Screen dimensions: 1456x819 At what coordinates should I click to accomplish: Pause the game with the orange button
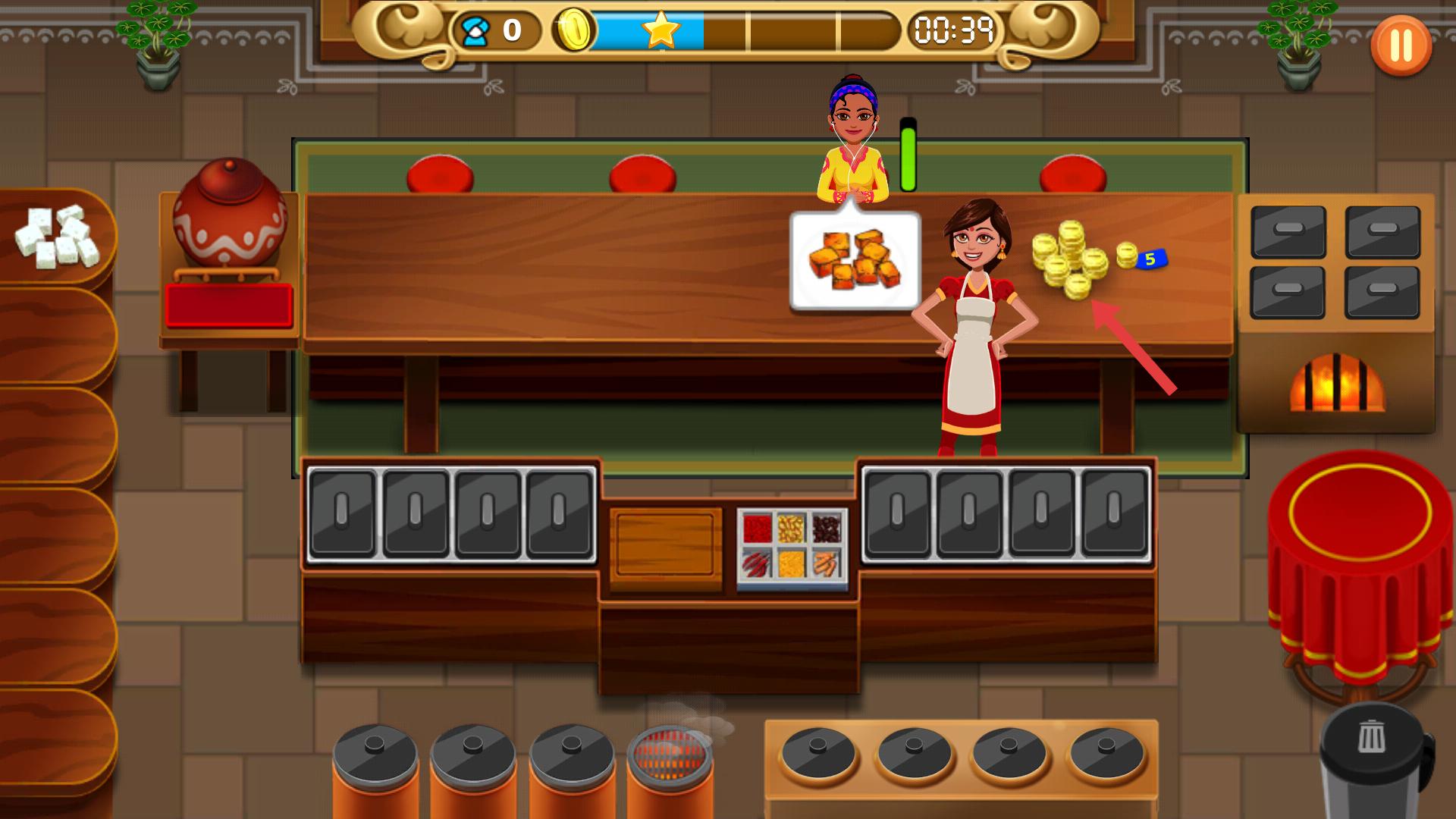1401,45
